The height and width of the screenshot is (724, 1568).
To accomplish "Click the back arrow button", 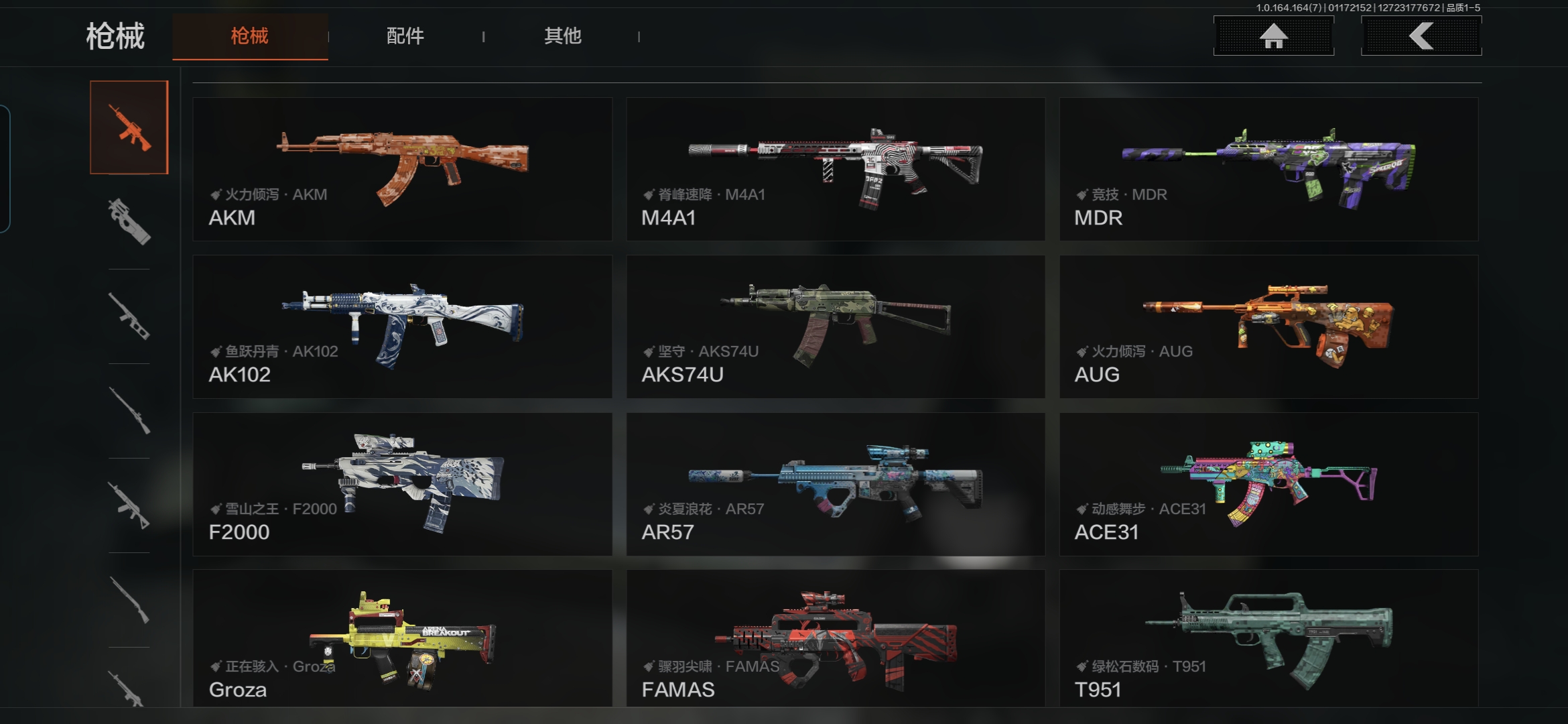I will [1421, 36].
